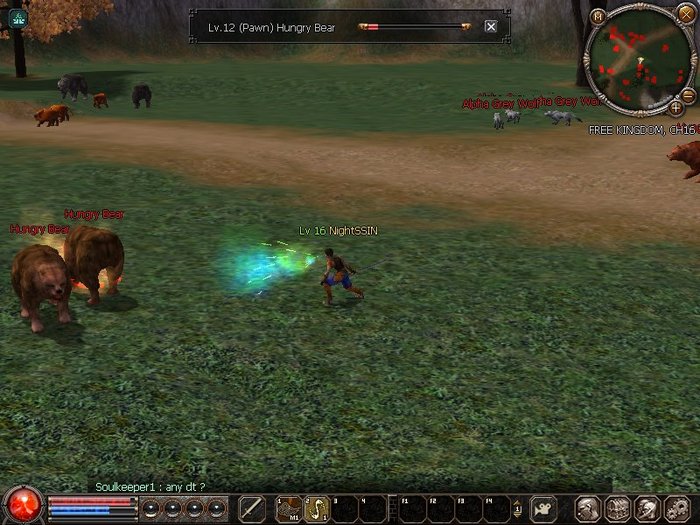Use the first quickslot skill icon
The image size is (700, 525).
[x=290, y=508]
